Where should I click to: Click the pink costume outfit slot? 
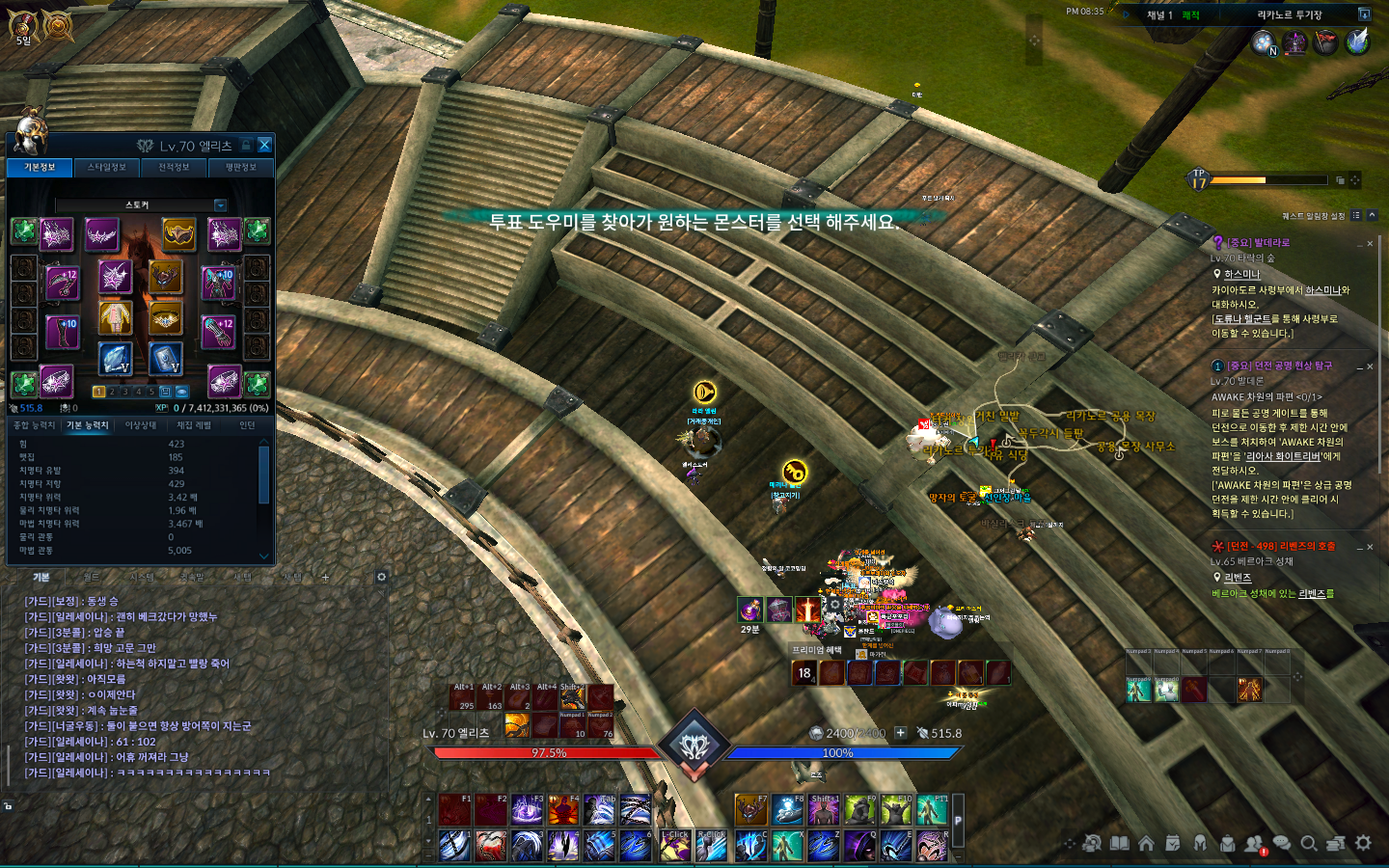click(x=115, y=317)
